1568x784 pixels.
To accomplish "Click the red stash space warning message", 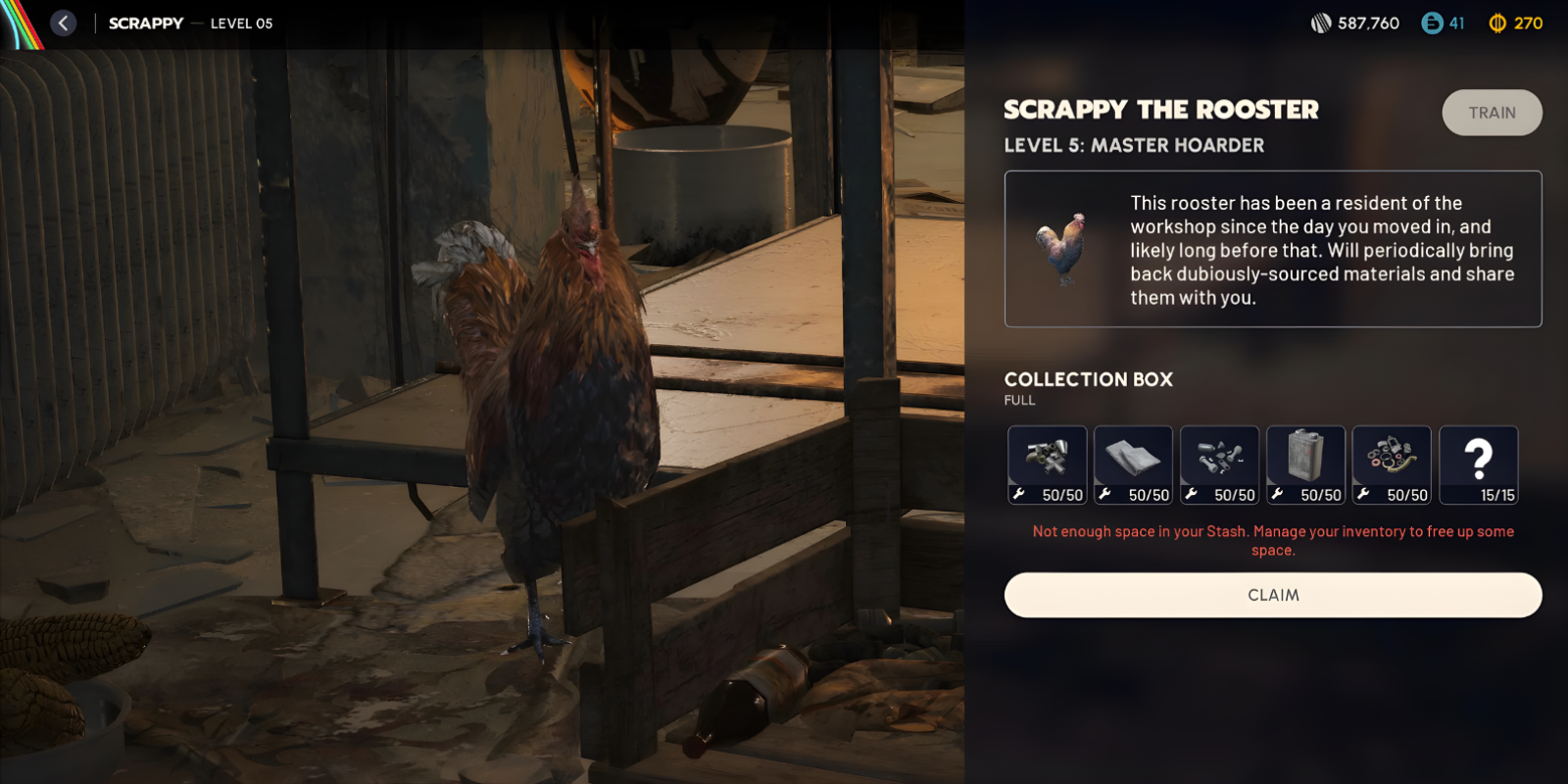I will coord(1273,539).
